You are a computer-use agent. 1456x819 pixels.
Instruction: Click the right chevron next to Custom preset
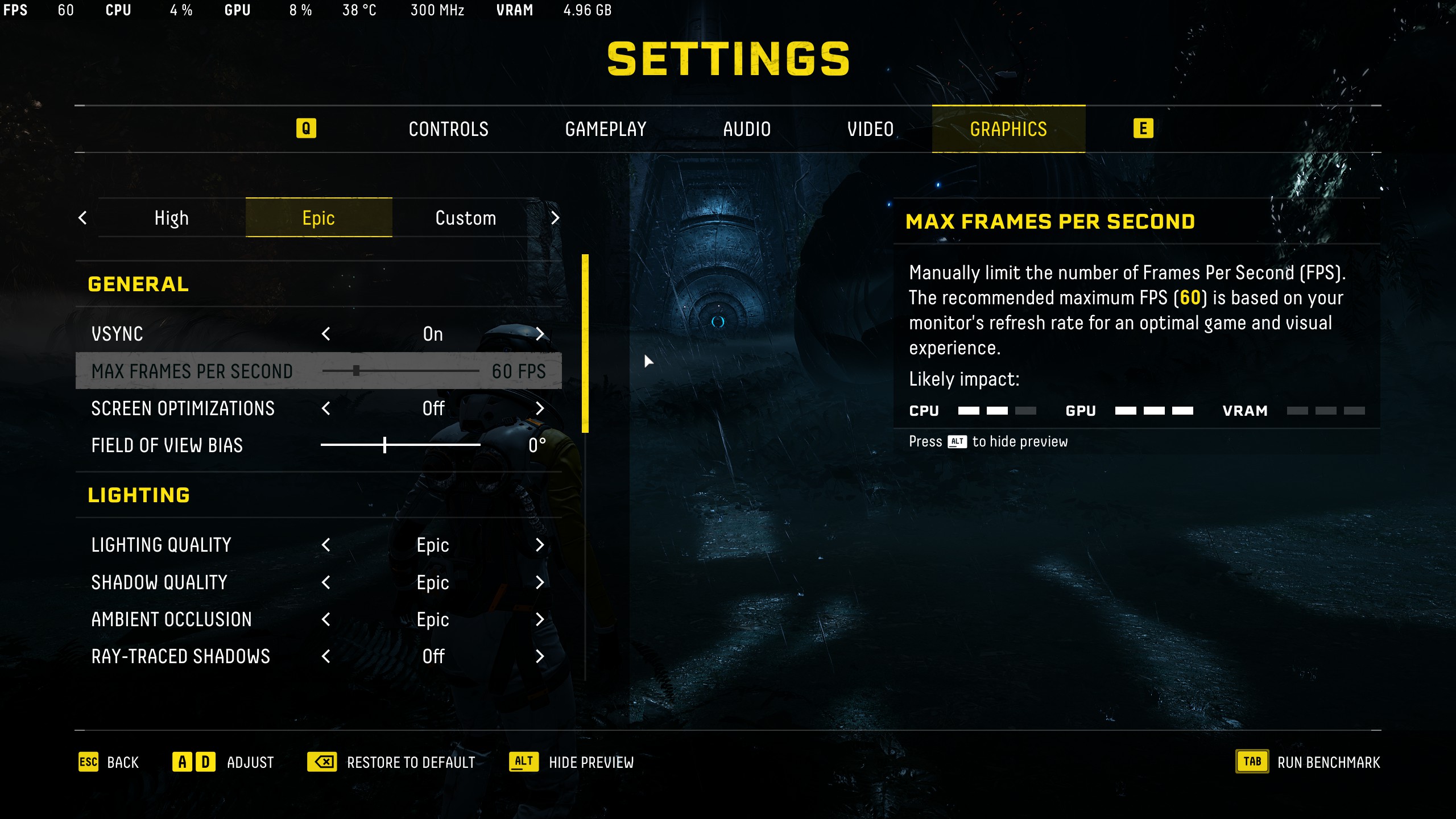point(555,217)
